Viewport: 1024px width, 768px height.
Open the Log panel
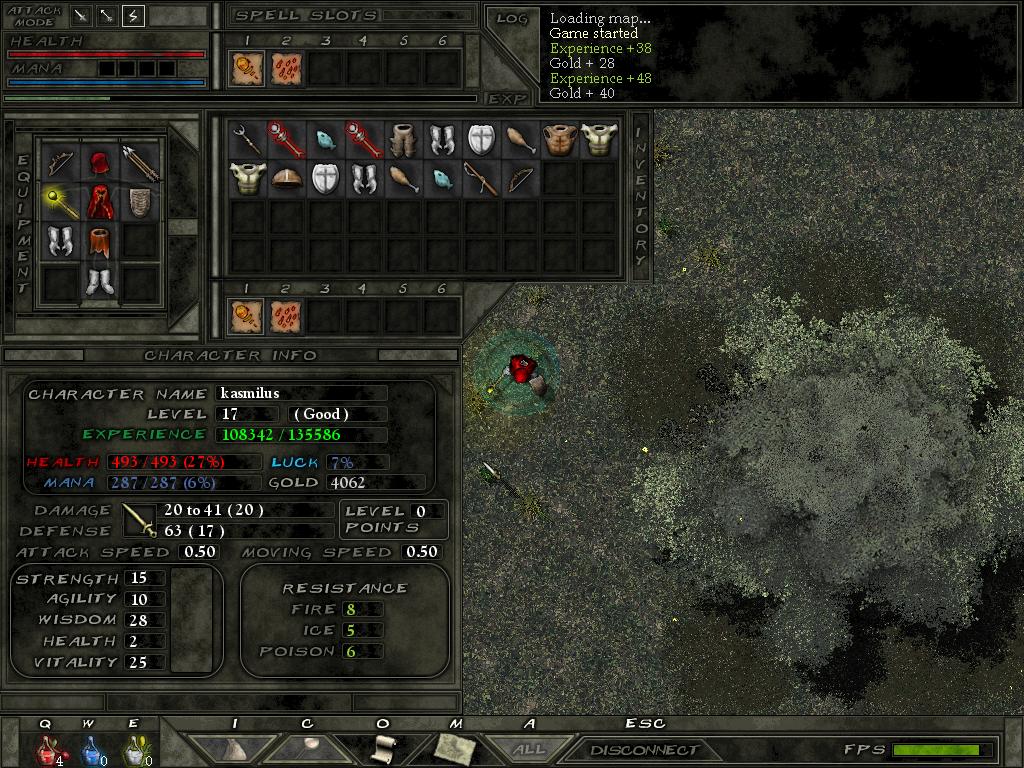click(x=511, y=18)
